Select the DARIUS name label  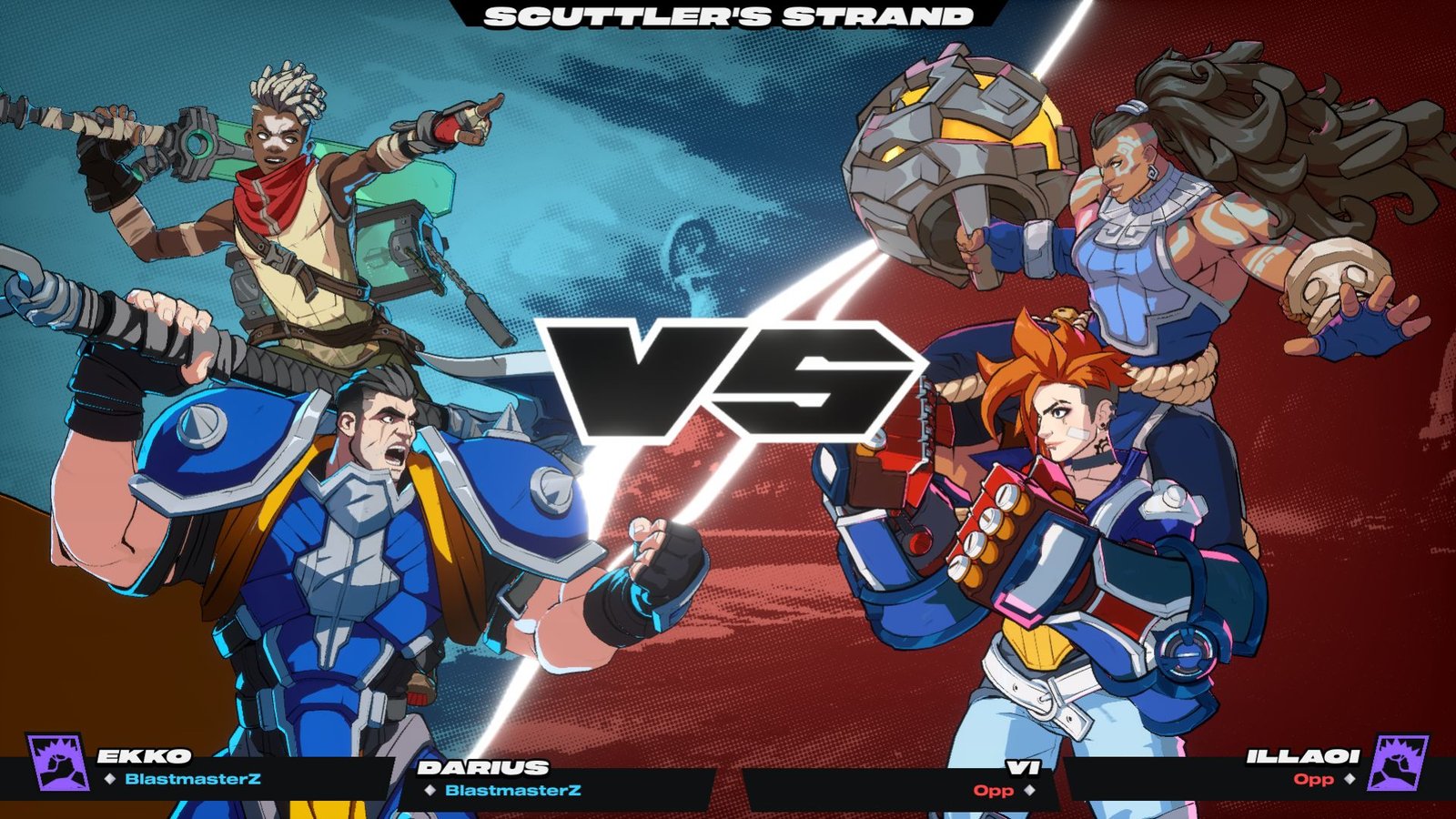(x=482, y=767)
